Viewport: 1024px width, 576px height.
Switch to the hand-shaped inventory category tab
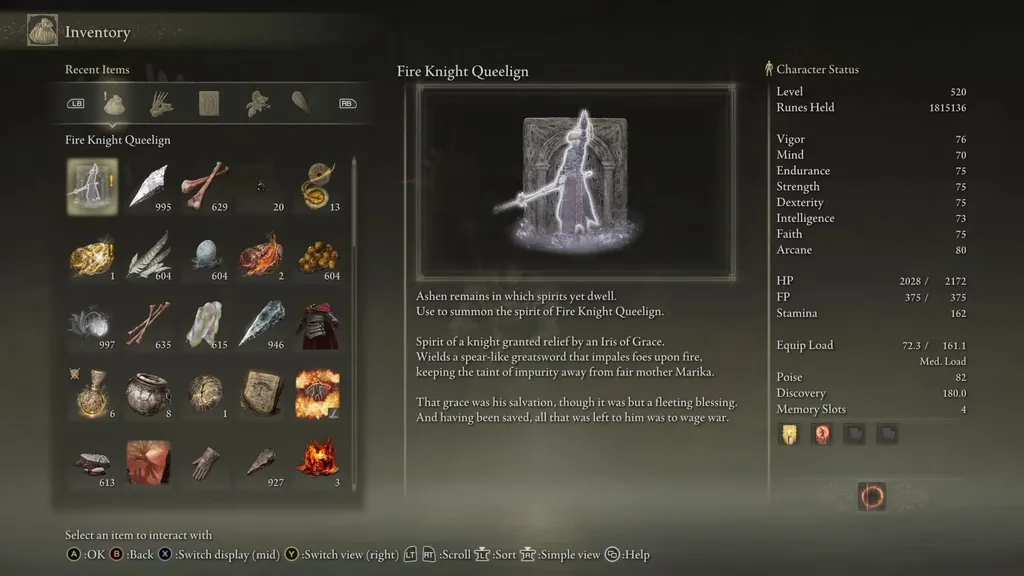pyautogui.click(x=161, y=103)
